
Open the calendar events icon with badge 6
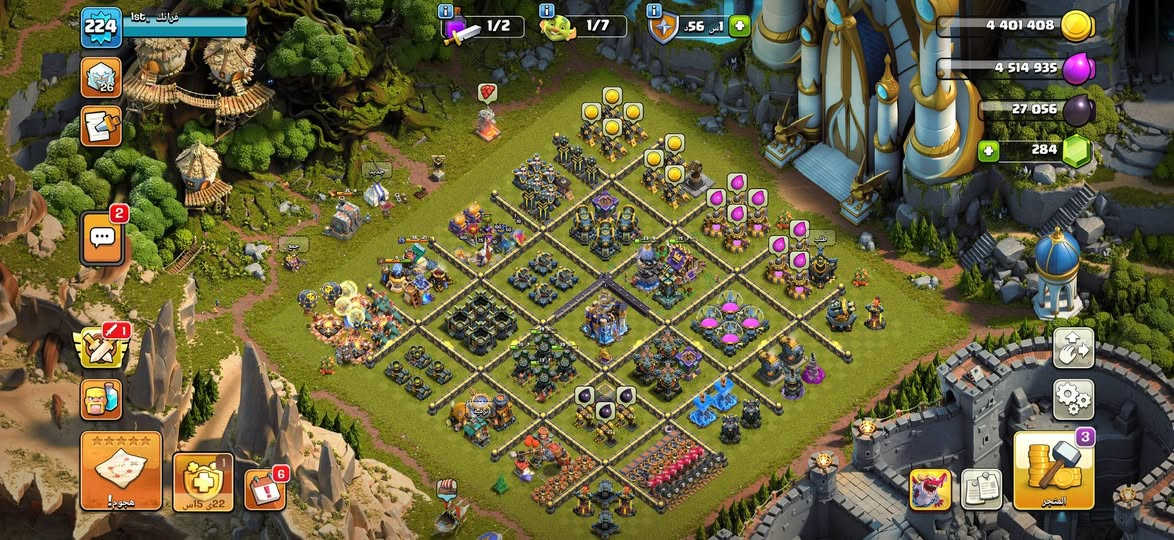[x=264, y=489]
